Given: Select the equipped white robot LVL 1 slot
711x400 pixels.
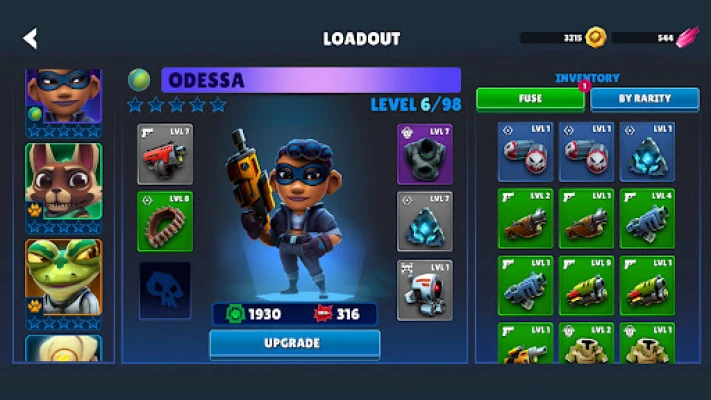Looking at the screenshot, I should point(425,290).
